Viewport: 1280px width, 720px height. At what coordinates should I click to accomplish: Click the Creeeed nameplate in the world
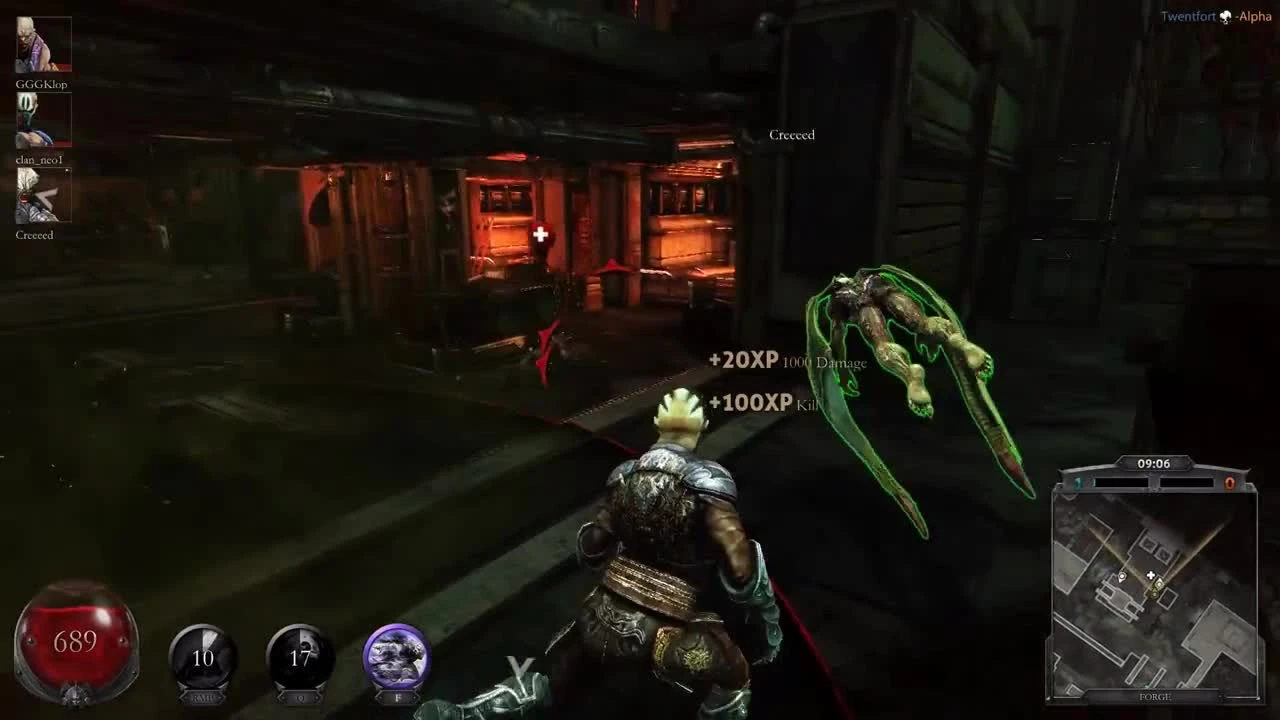coord(790,134)
